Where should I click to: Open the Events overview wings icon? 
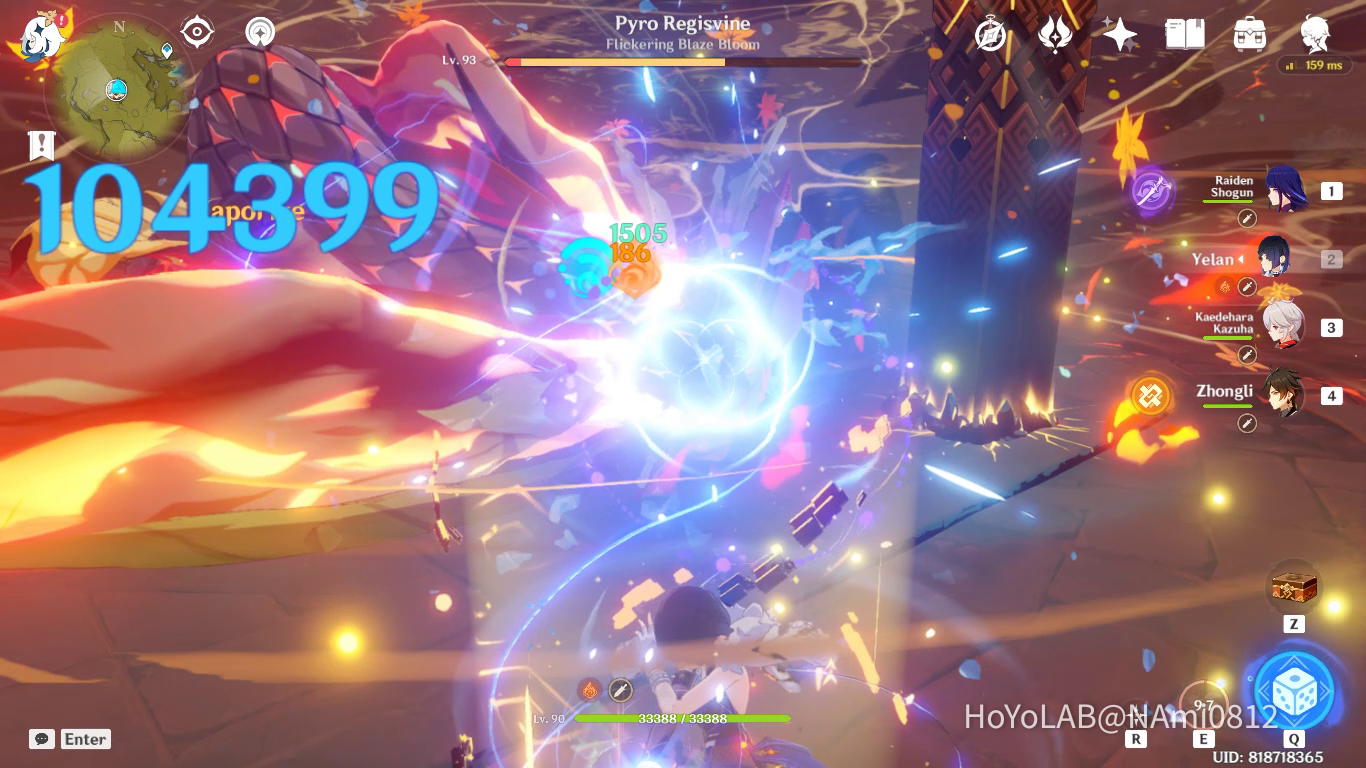click(x=1055, y=33)
